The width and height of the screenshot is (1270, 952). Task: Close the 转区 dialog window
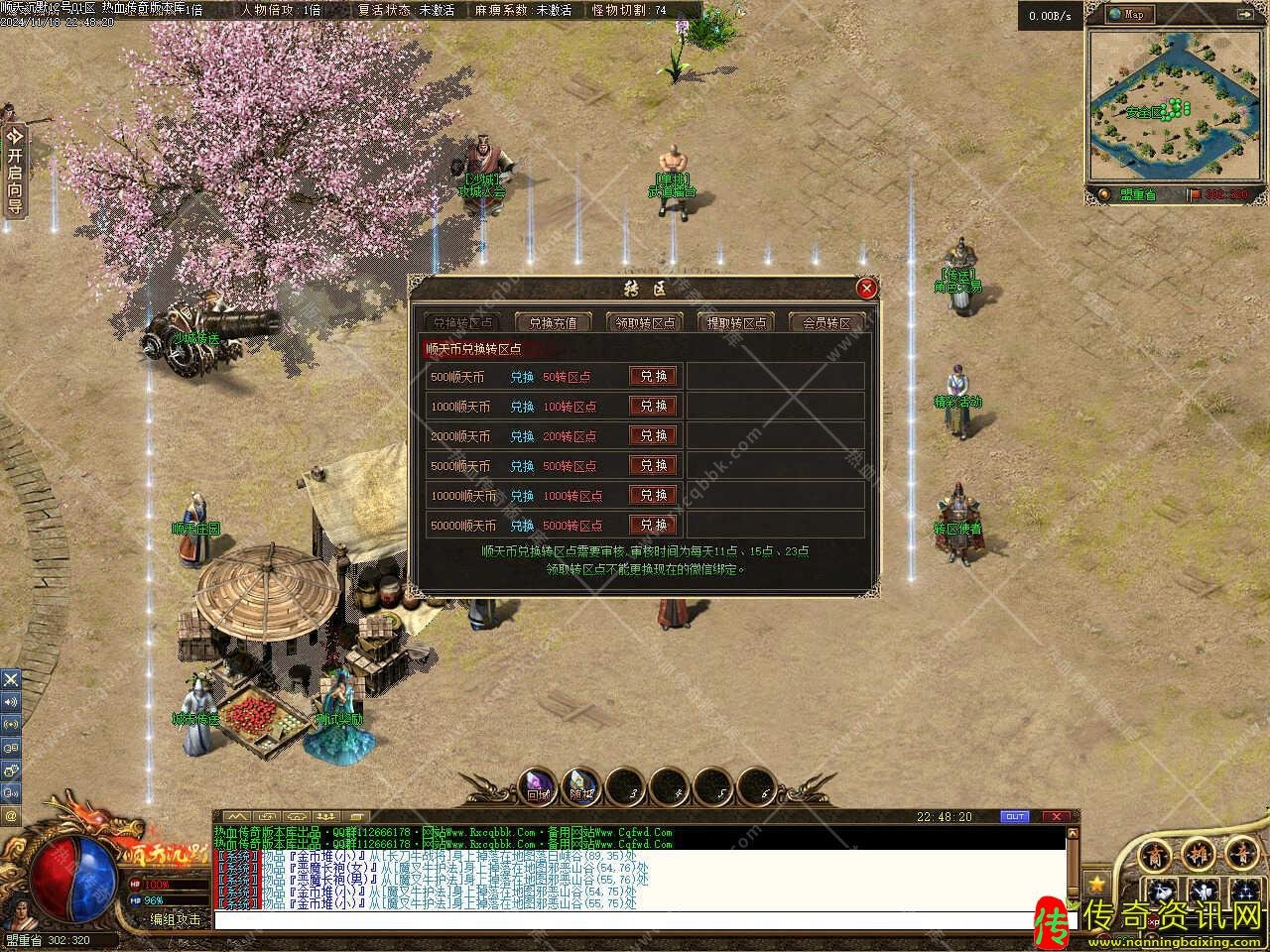point(866,289)
